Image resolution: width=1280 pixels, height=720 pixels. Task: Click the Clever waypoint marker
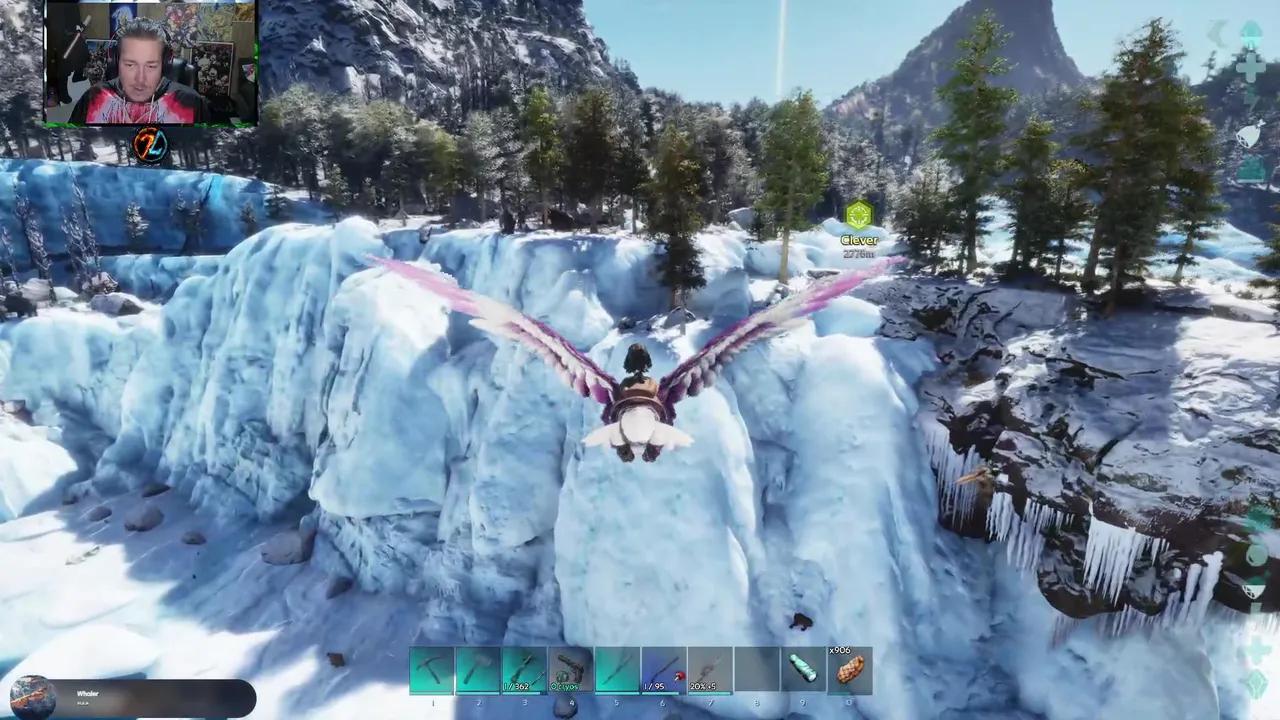click(x=859, y=216)
